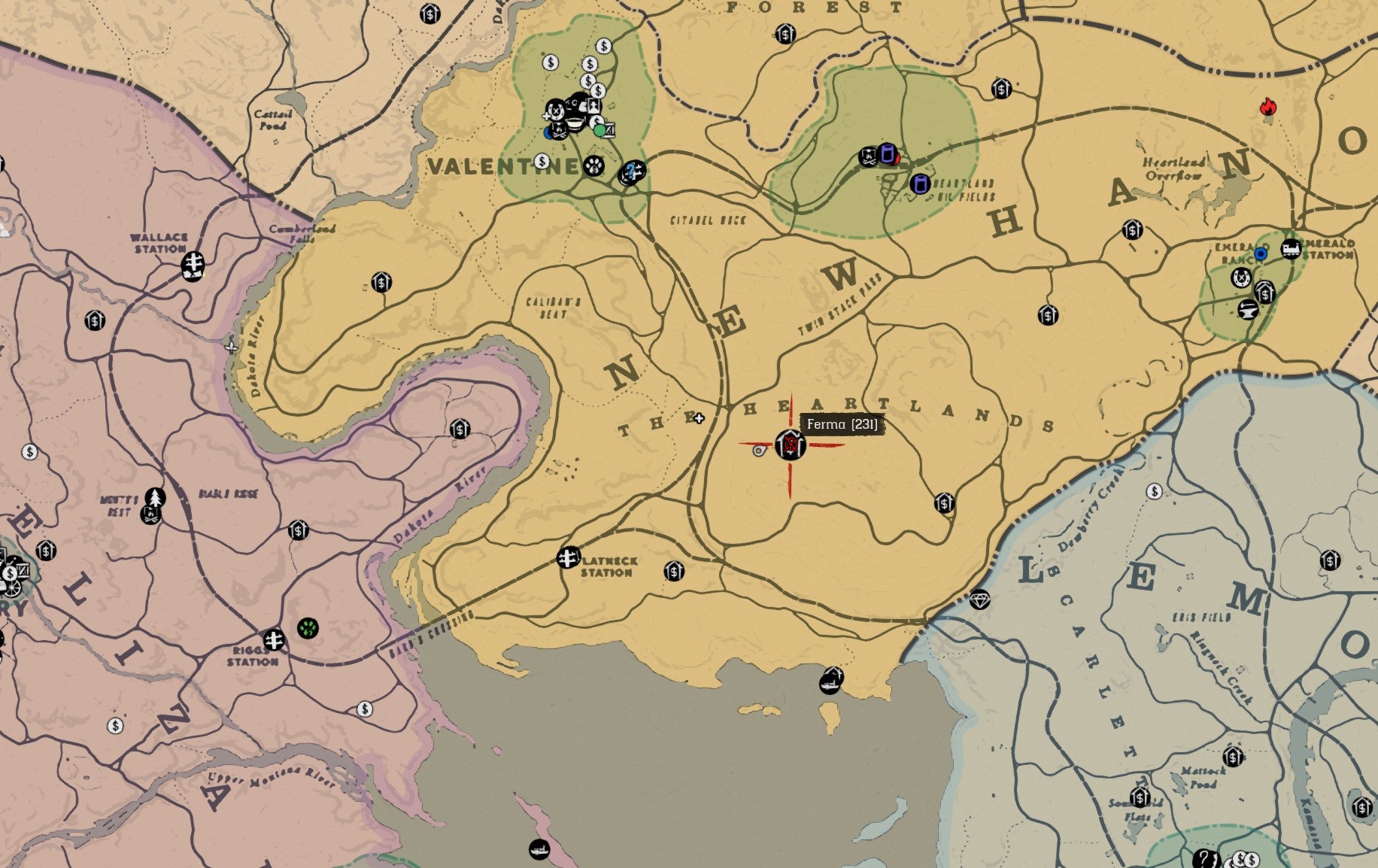Select the skull-and-crossbones icon near Valentine
This screenshot has width=1378, height=868.
559,132
